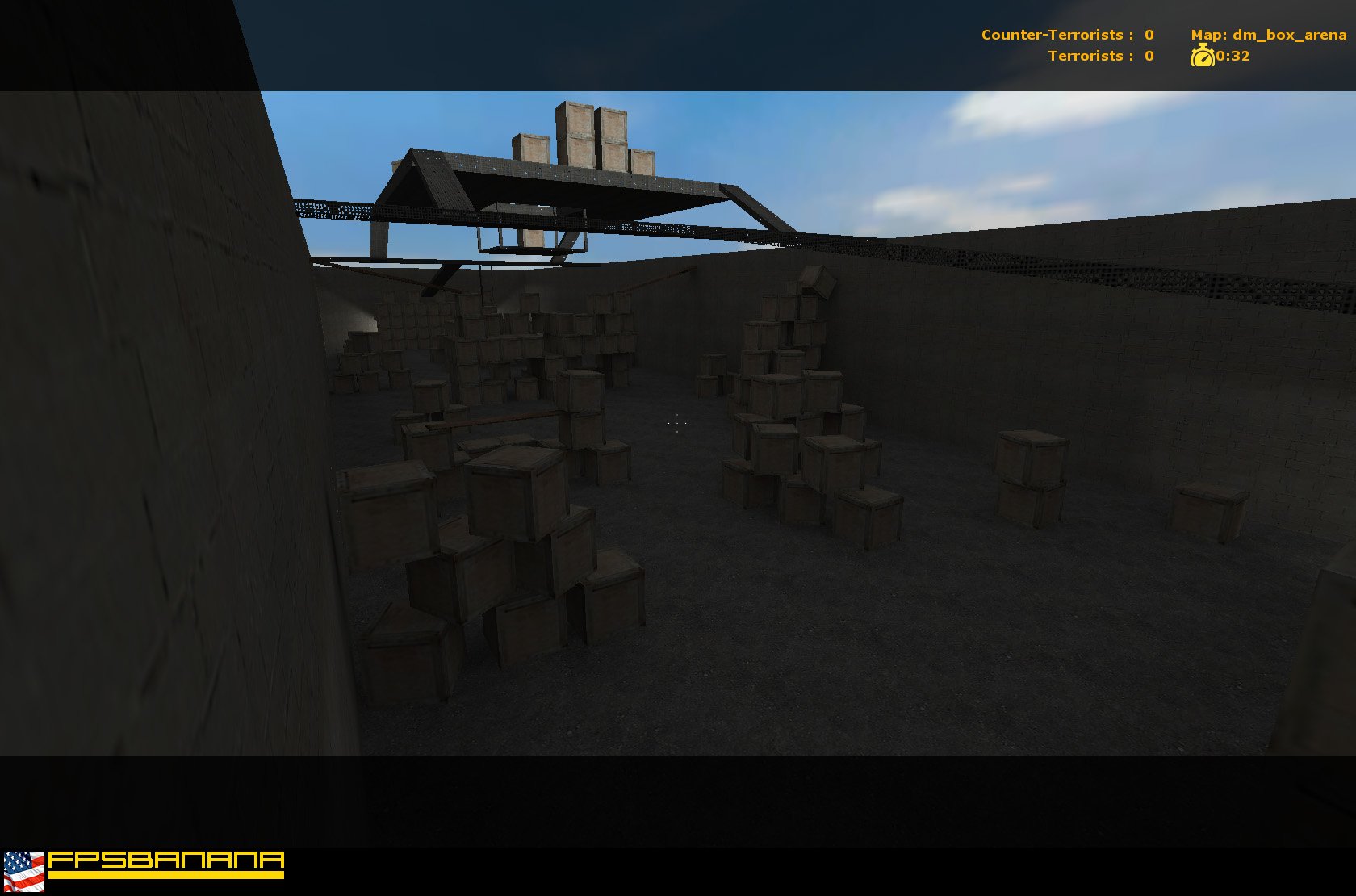
Task: Click the yellow underline bar below FPSBANANA
Action: coord(169,874)
